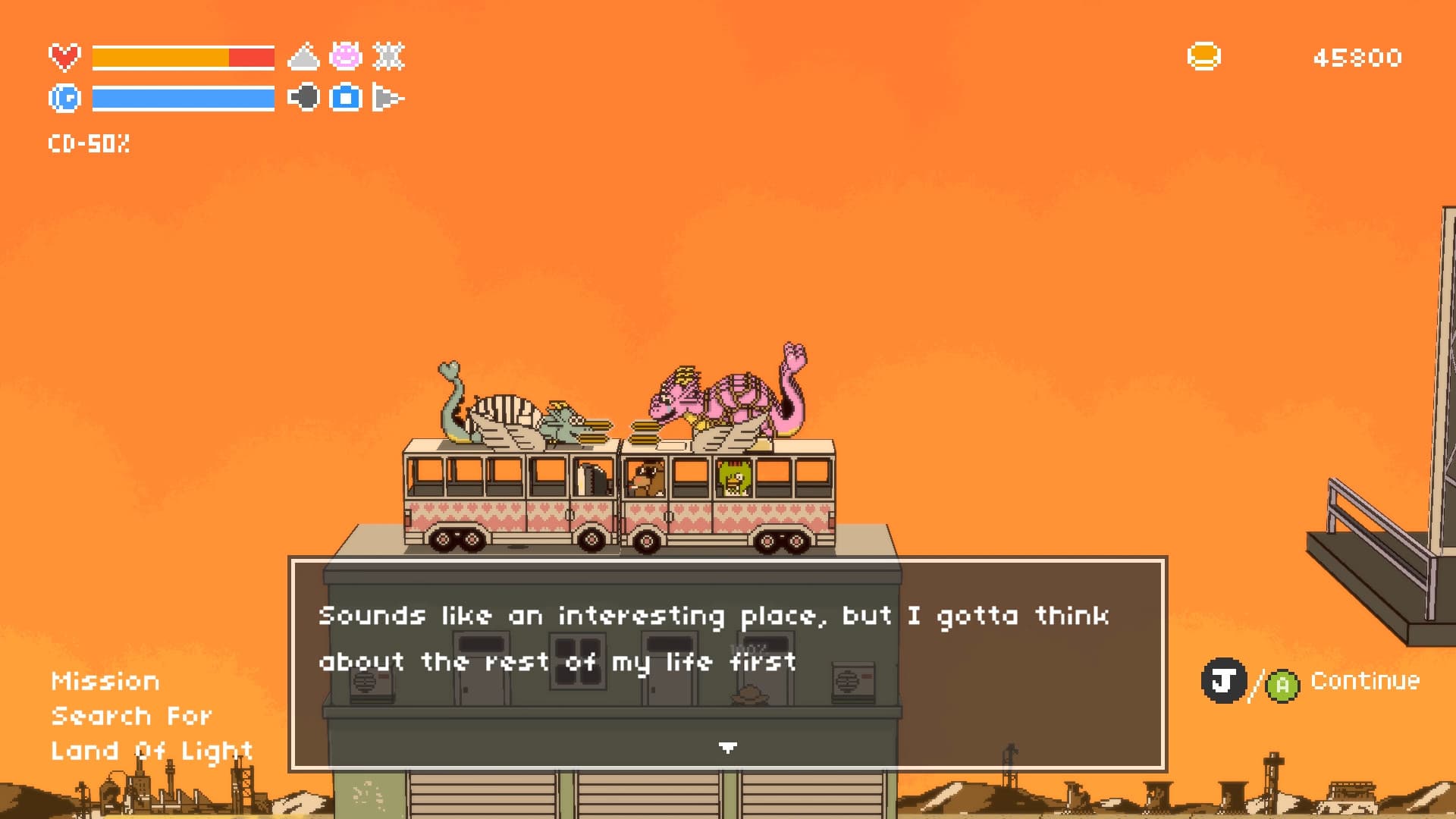Click the blue shield emblem by the energy bar

64,97
